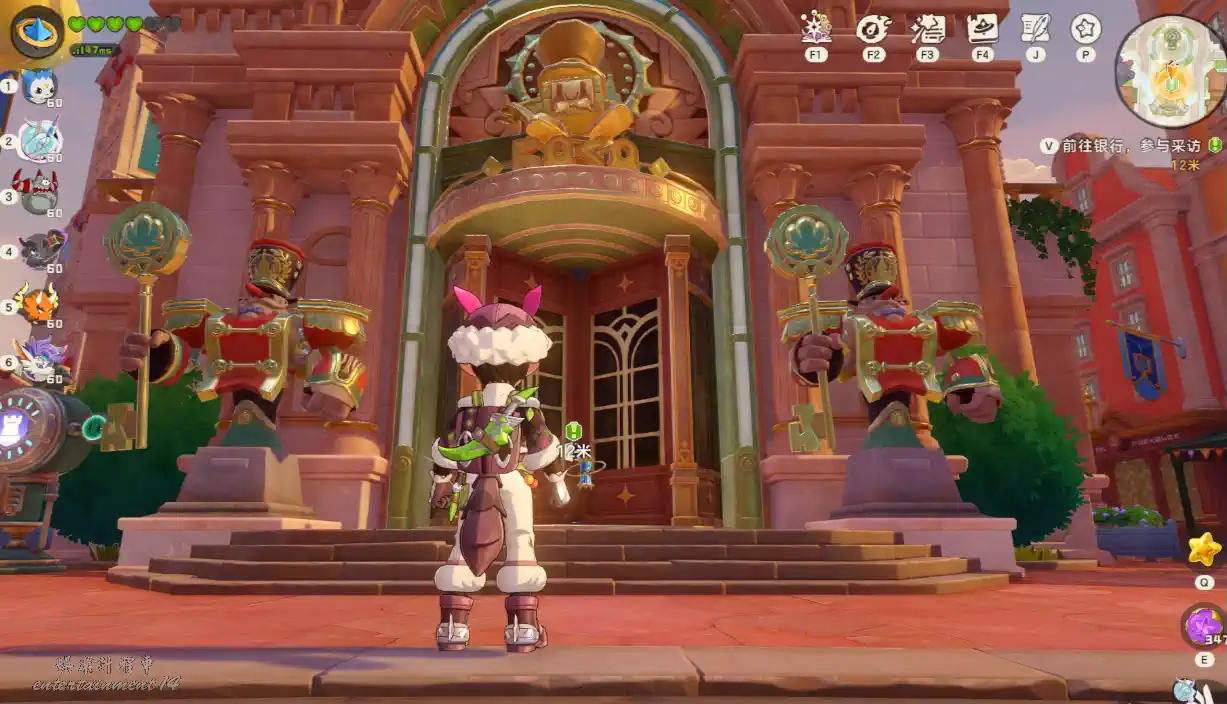This screenshot has width=1227, height=704.
Task: Select the purple-maned pet in slot 6
Action: (40, 360)
